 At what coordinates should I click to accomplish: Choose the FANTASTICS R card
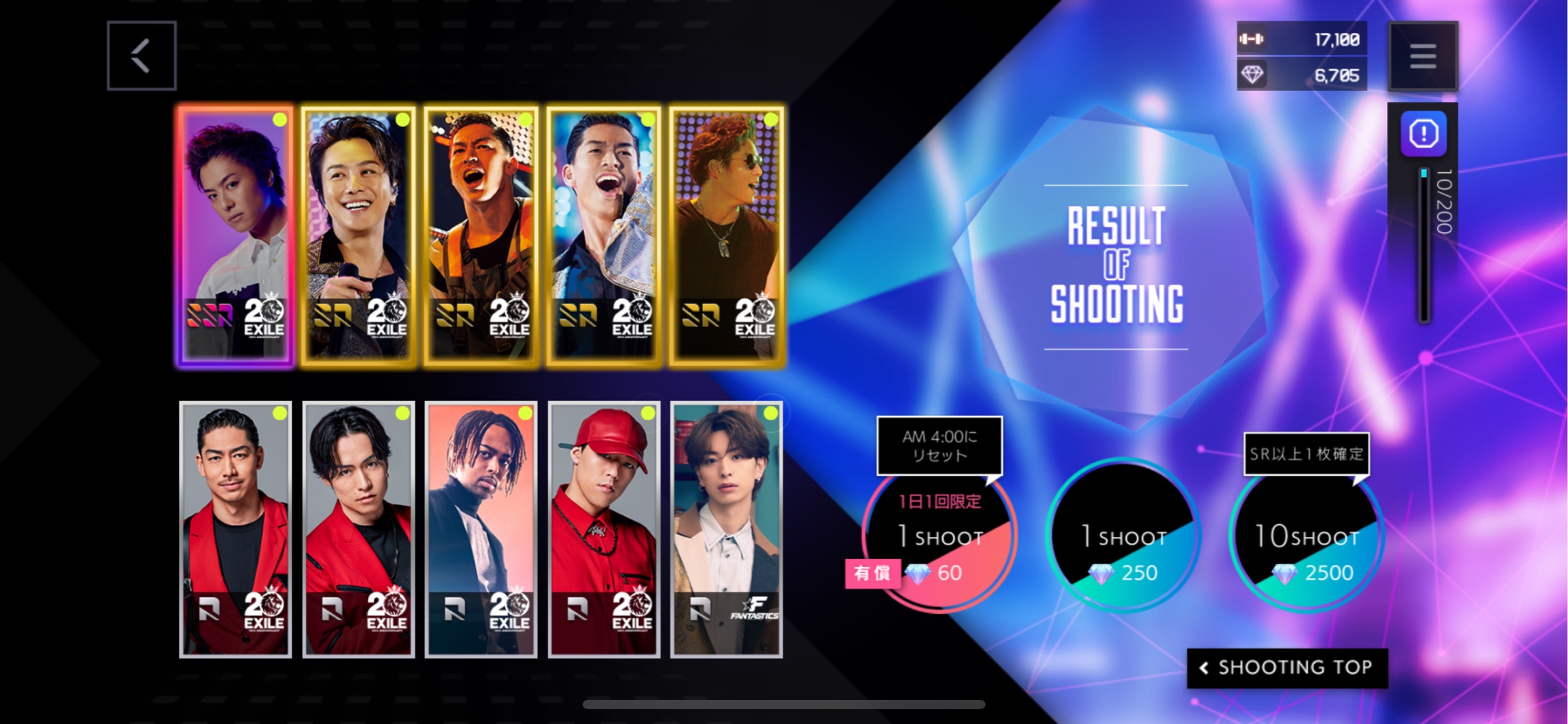[x=726, y=529]
